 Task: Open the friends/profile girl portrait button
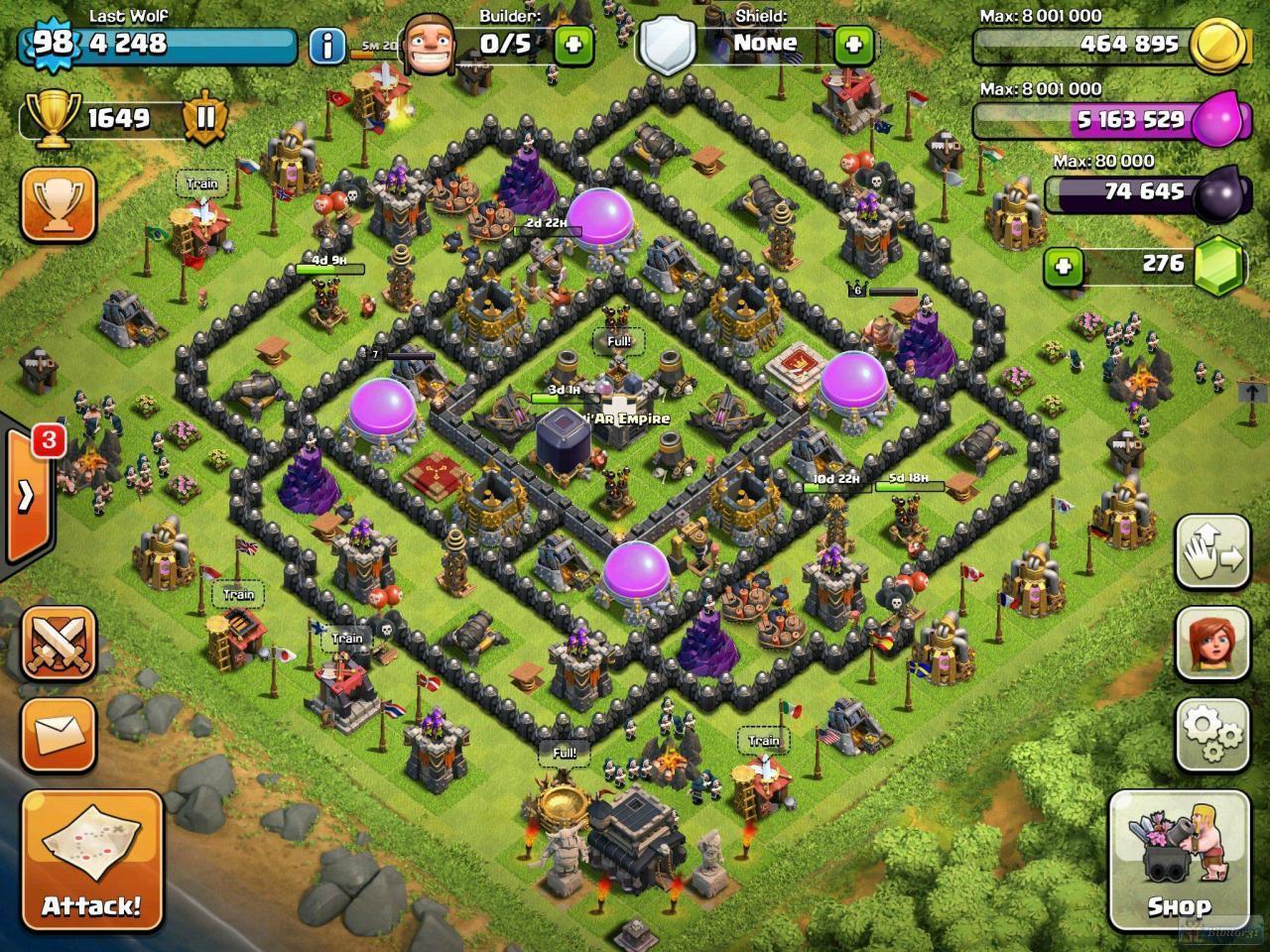point(1211,644)
